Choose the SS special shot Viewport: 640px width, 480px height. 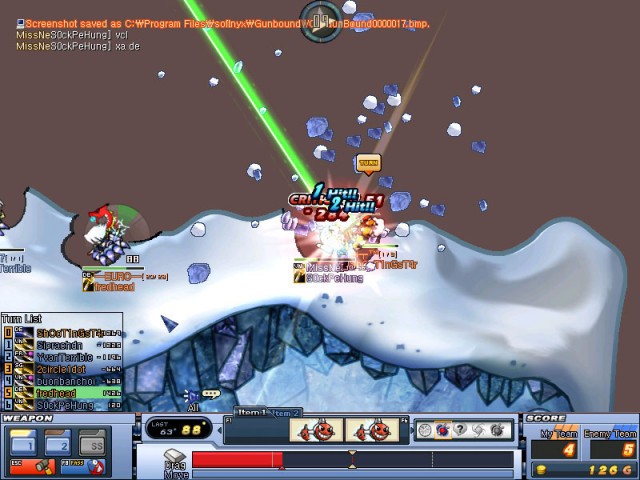(x=96, y=441)
